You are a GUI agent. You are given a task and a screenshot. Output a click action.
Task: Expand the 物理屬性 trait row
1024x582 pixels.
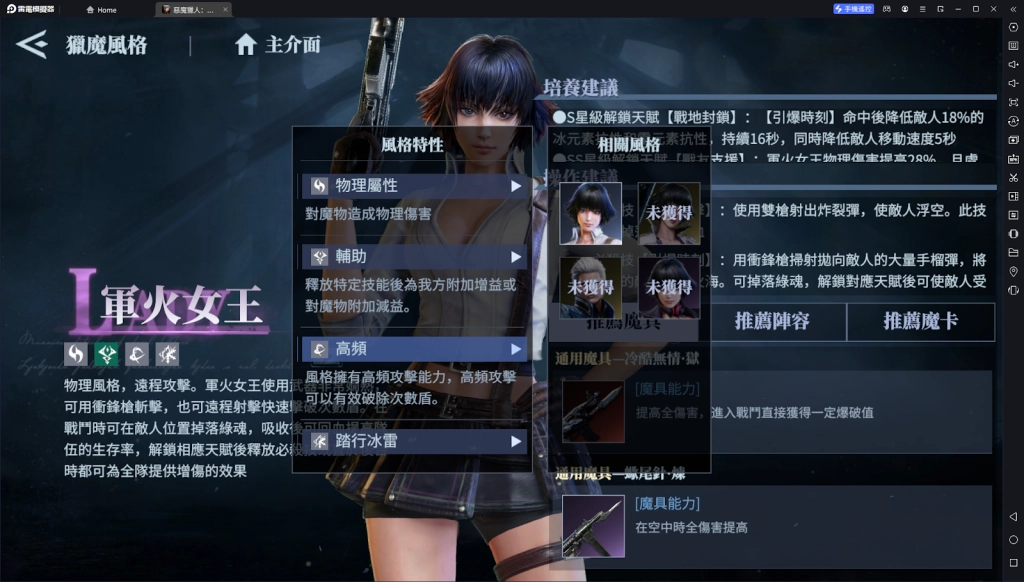[414, 186]
